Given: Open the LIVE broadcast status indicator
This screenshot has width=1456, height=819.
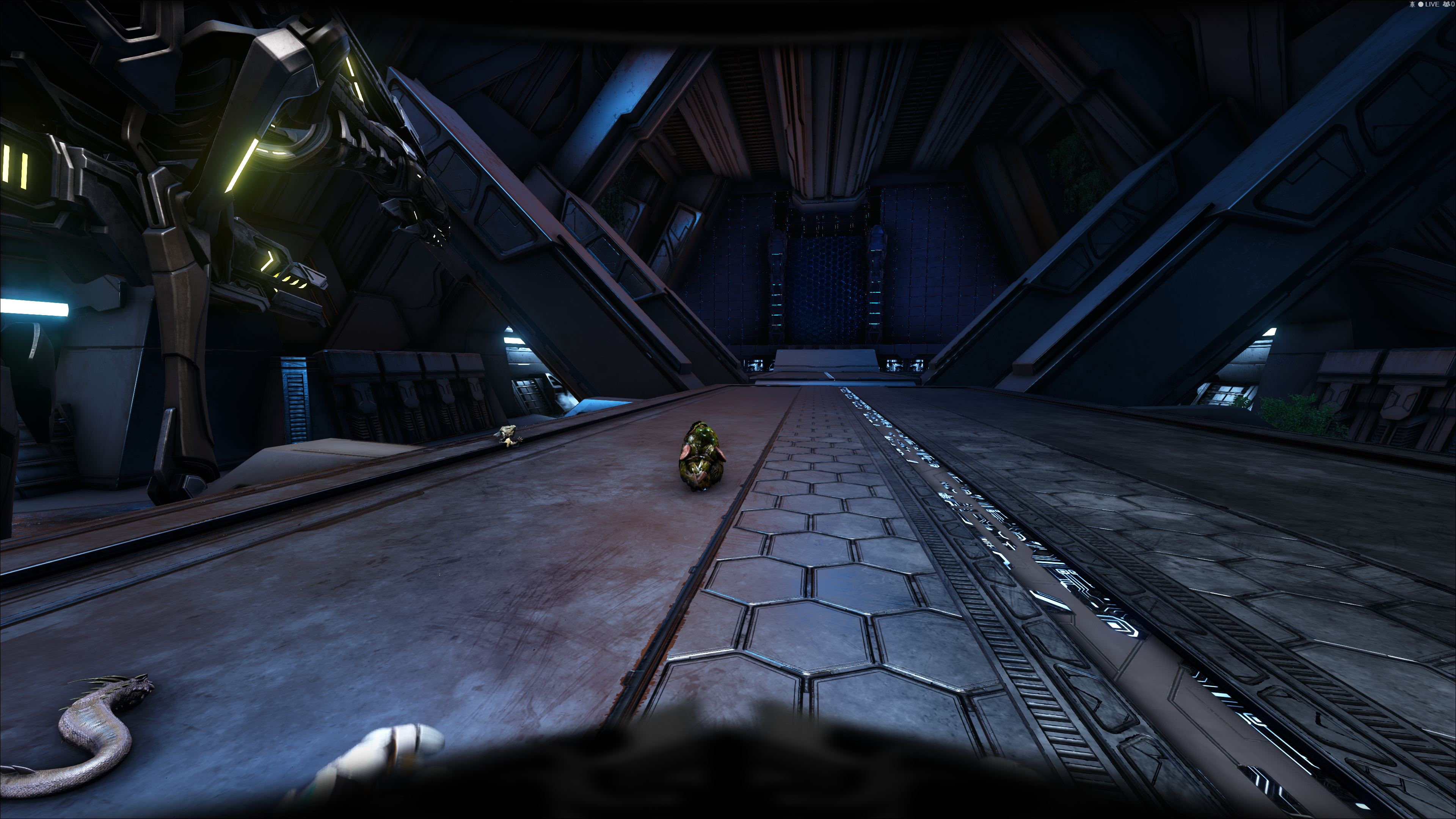Looking at the screenshot, I should coord(1428,4).
